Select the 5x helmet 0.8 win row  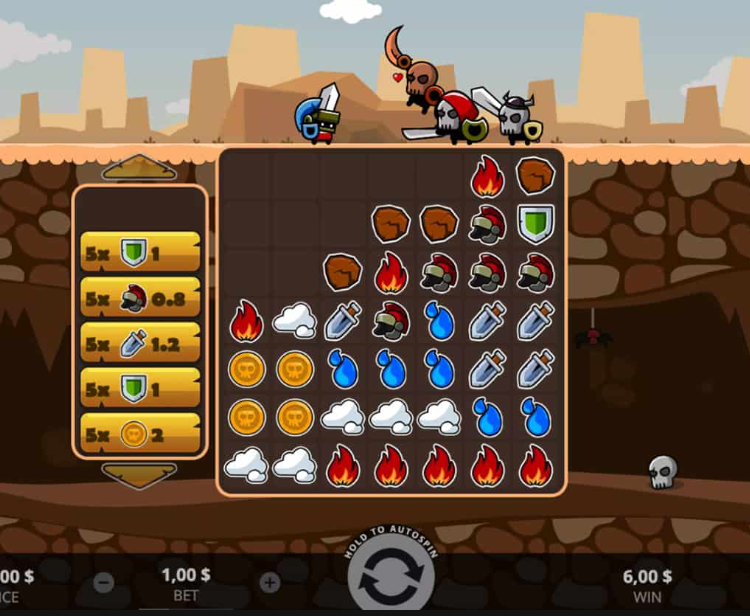click(140, 298)
